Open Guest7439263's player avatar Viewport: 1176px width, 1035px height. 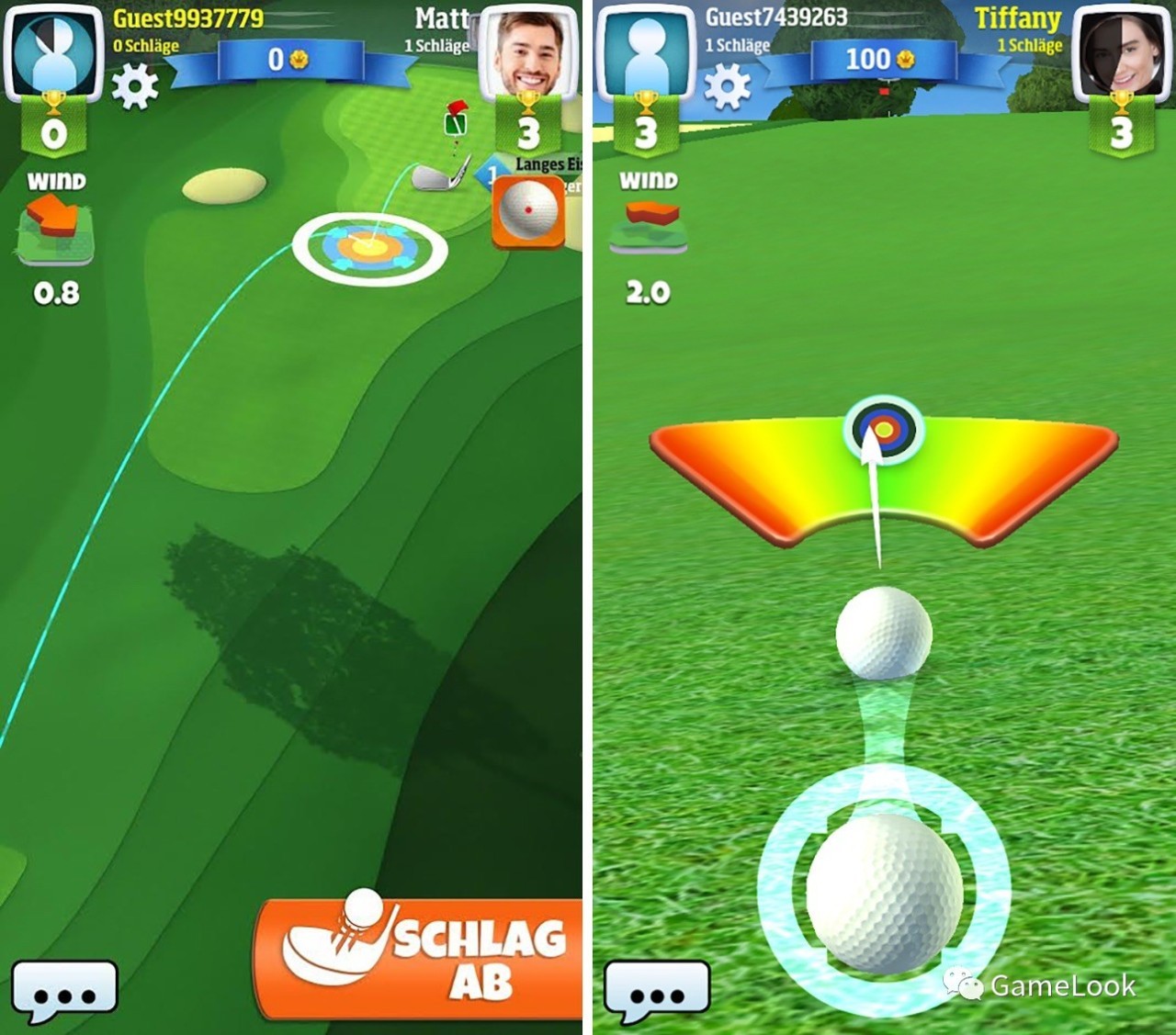click(645, 52)
